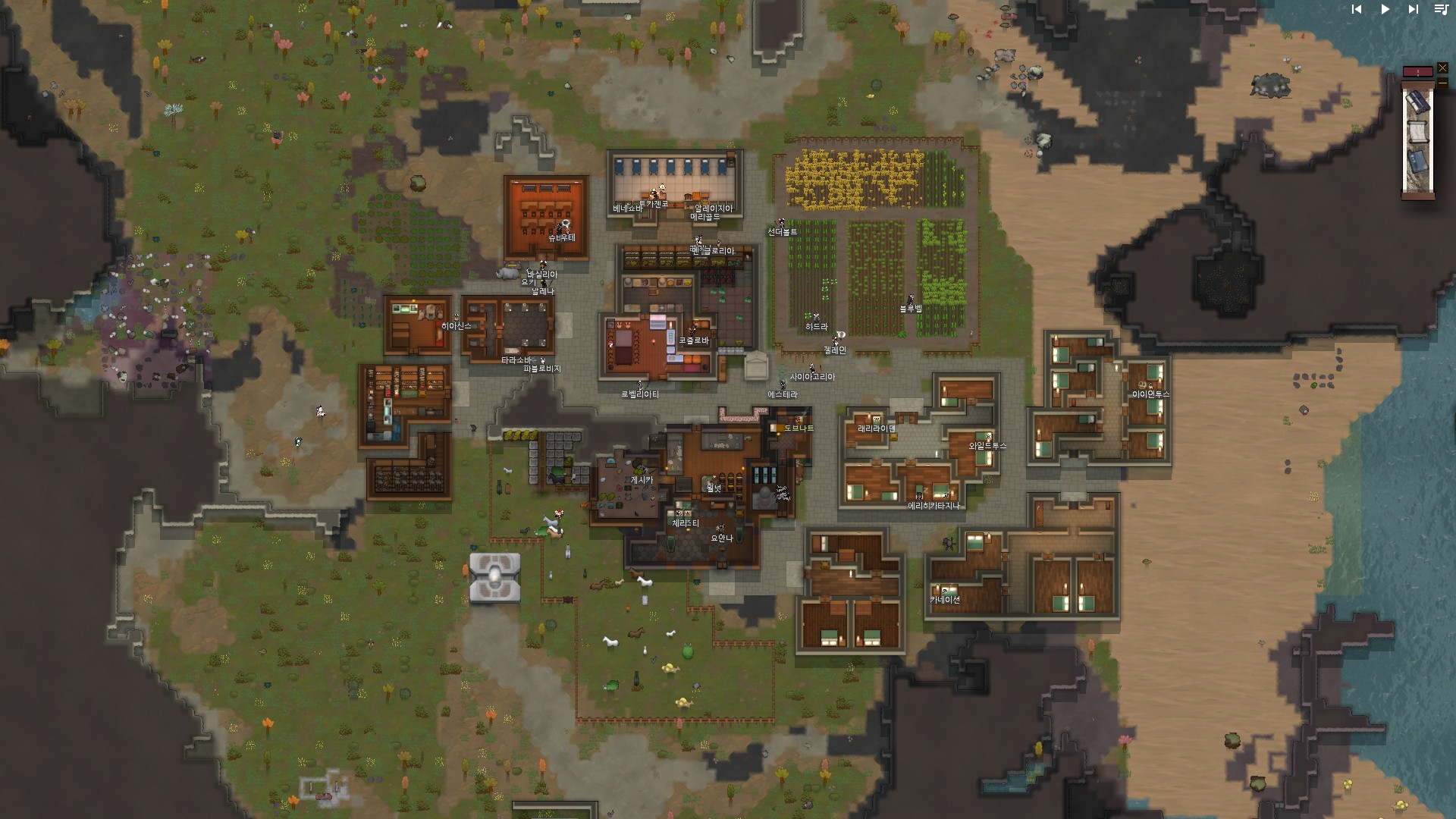Select the white parchment scroll icon
Viewport: 1456px width, 819px height.
click(1417, 133)
